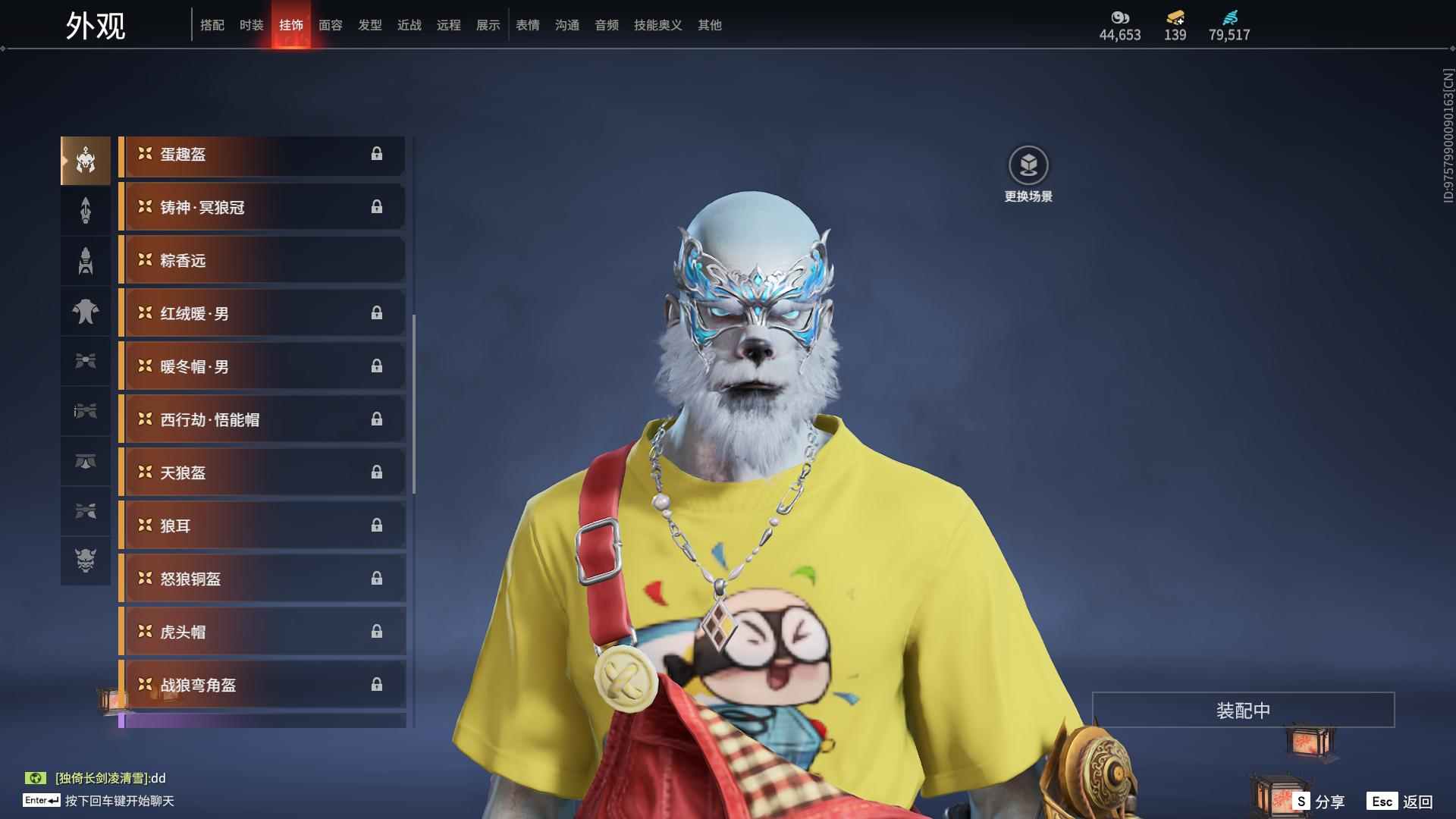Go to the 发型 tab
This screenshot has width=1456, height=819.
(x=369, y=25)
